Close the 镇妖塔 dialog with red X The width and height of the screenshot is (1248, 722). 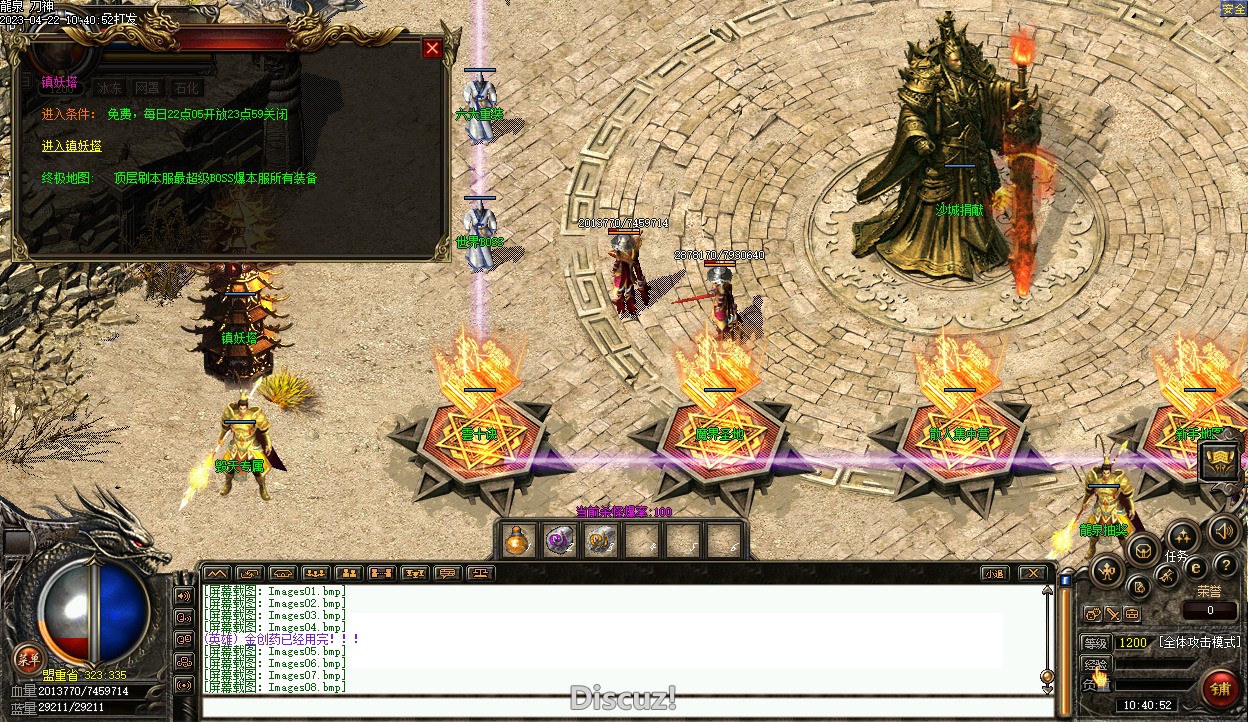432,48
